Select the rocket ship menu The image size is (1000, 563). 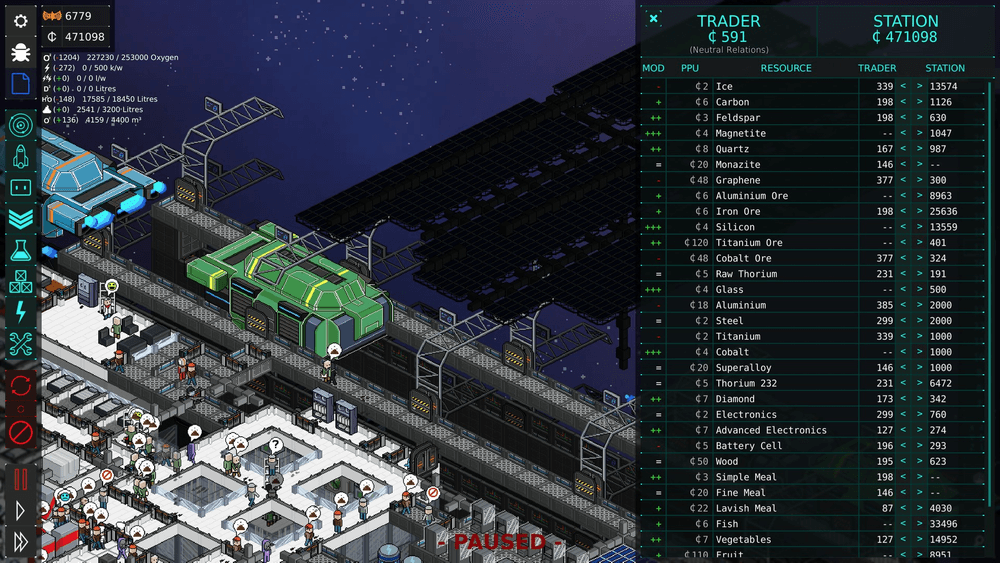pos(20,156)
